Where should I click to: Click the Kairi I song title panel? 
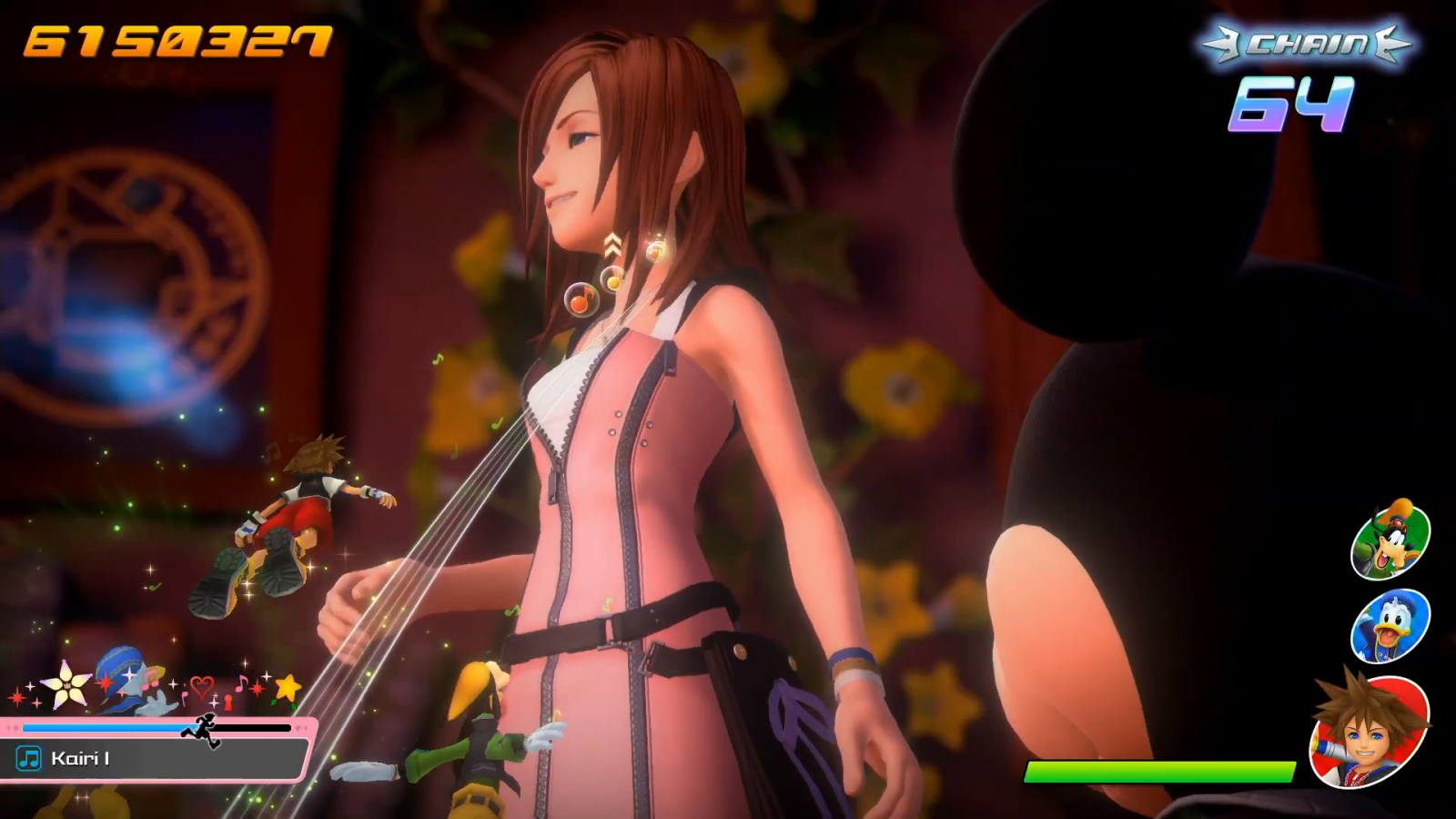[x=155, y=759]
